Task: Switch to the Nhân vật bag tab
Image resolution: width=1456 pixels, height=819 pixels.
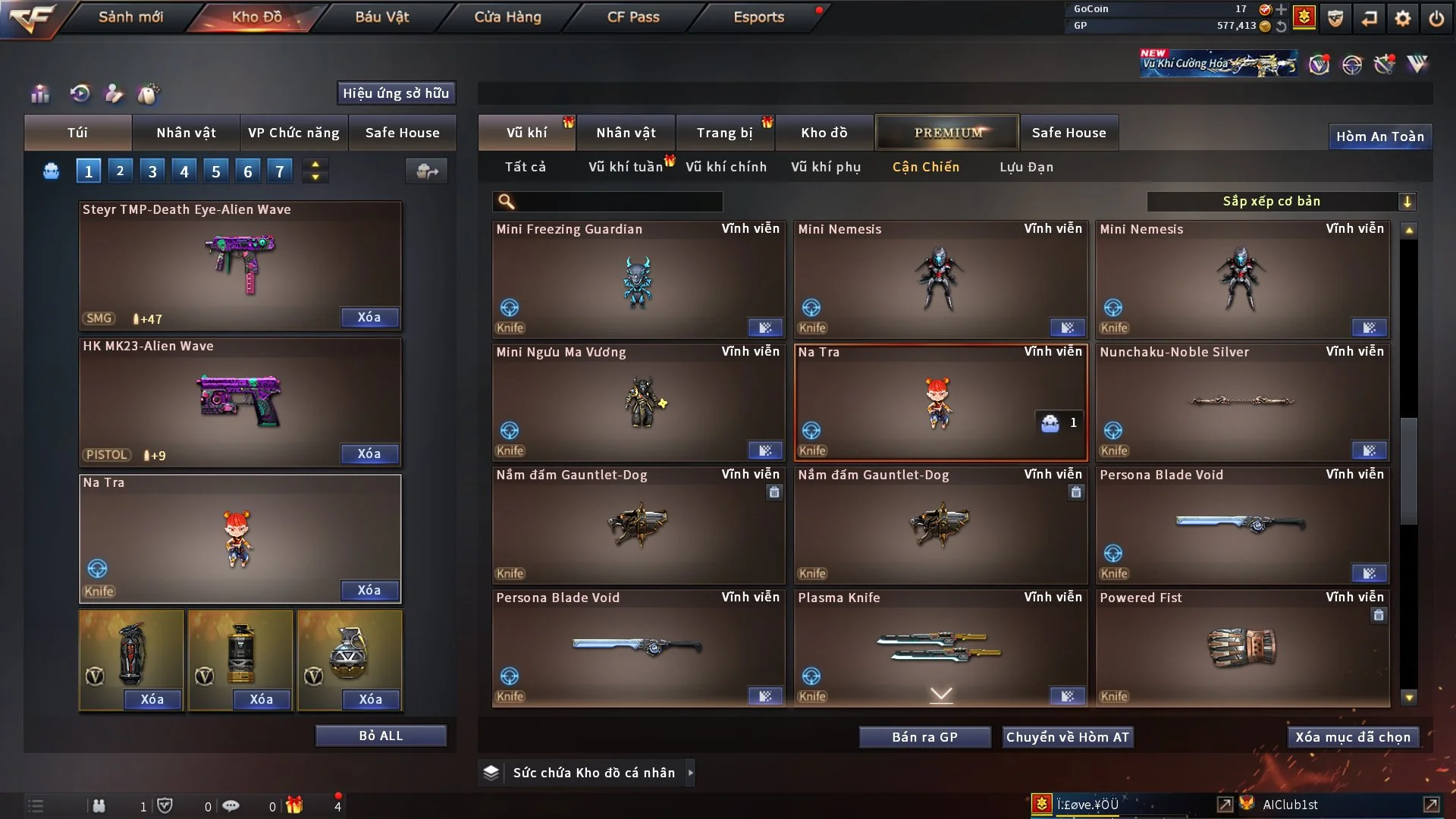Action: 186,133
